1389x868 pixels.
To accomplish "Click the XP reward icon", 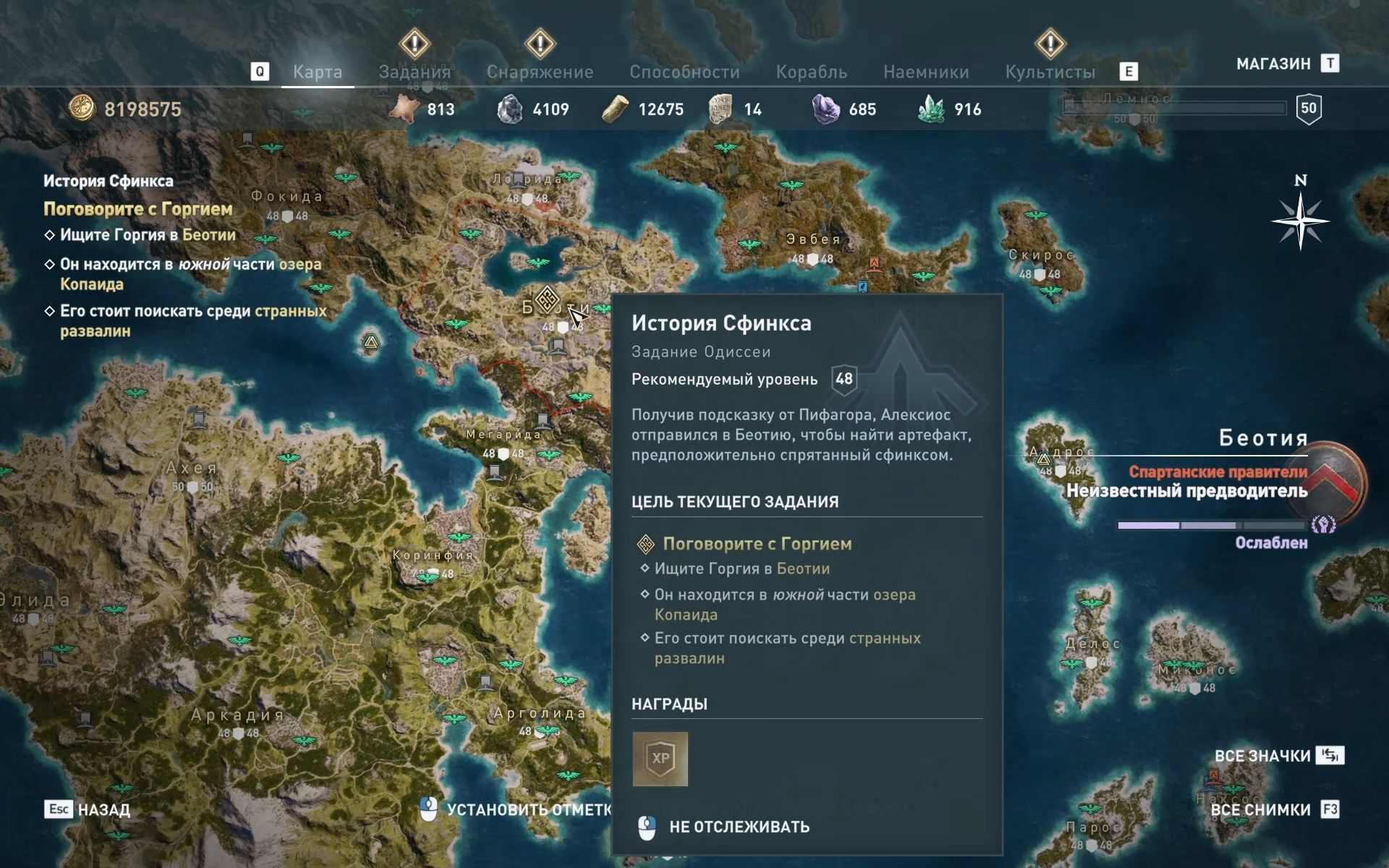I will point(660,759).
